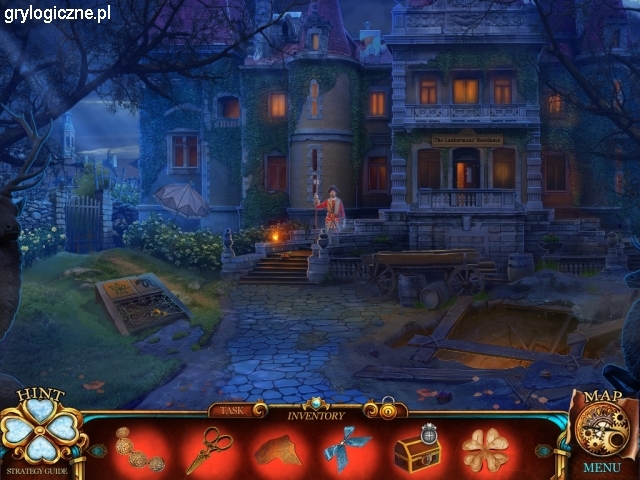Screen dimensions: 640x480
Task: Pick the scissors from inventory
Action: point(208,448)
